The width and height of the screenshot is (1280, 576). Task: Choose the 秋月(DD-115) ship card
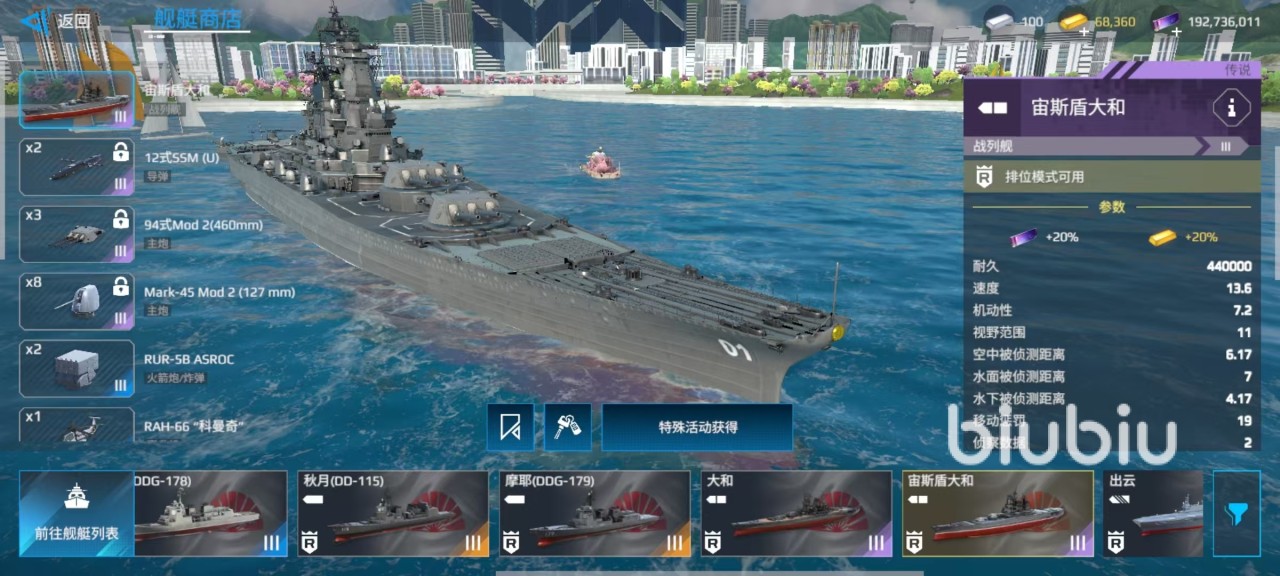coord(393,514)
